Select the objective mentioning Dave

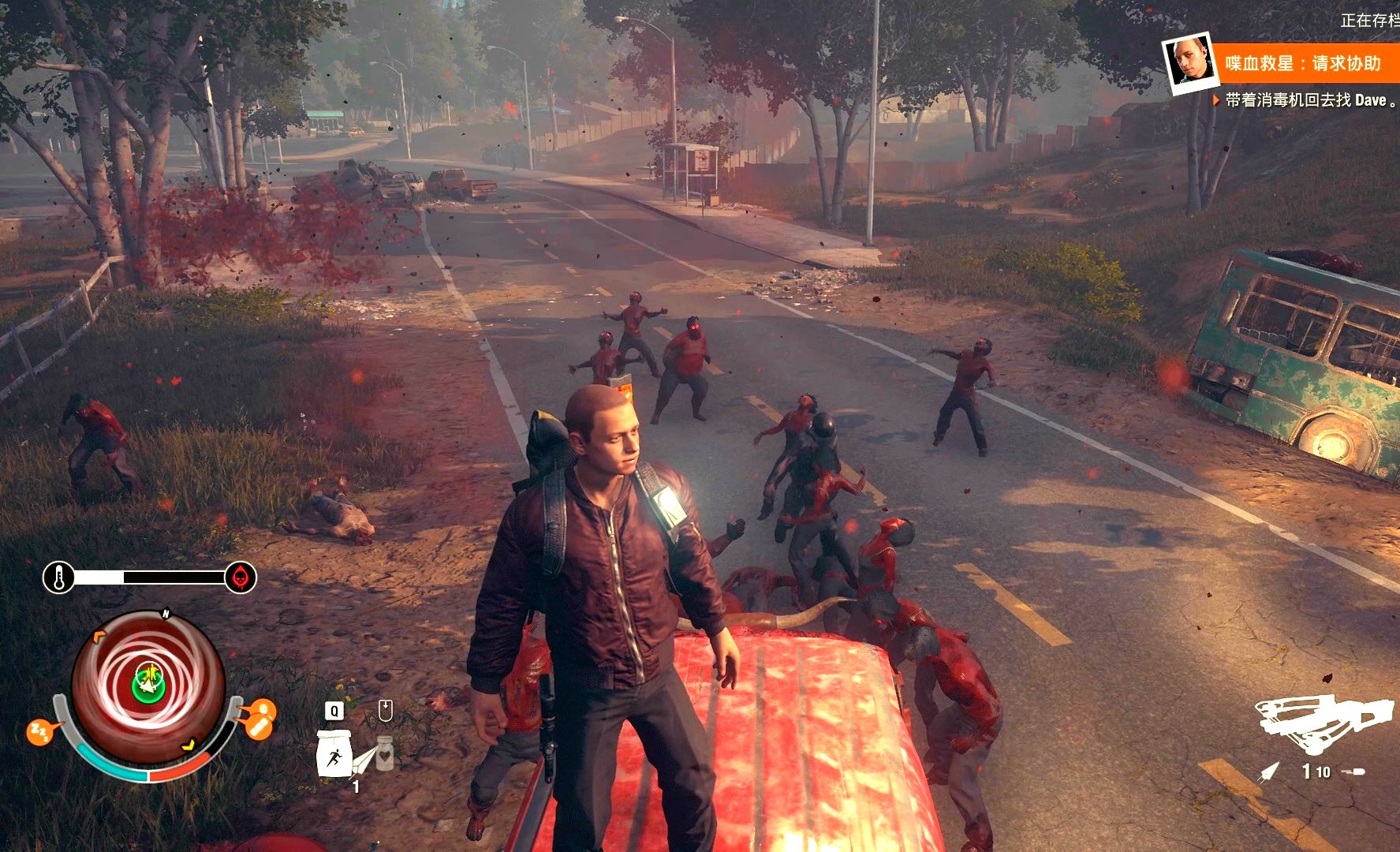click(1306, 101)
